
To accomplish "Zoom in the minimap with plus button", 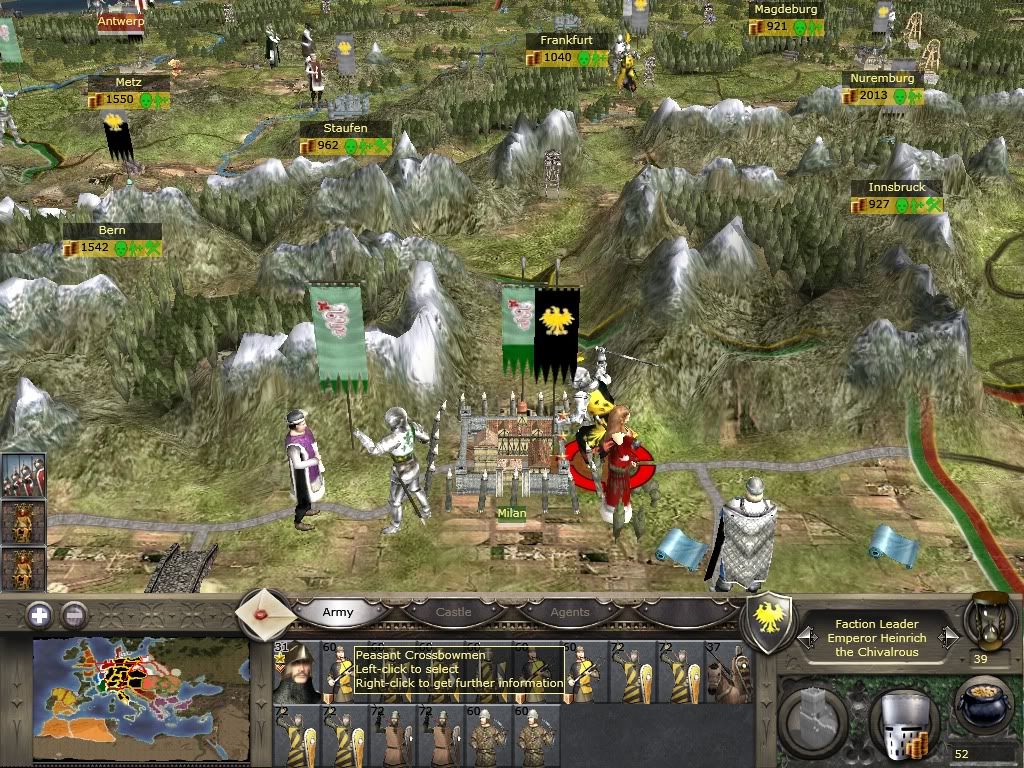I will coord(39,615).
